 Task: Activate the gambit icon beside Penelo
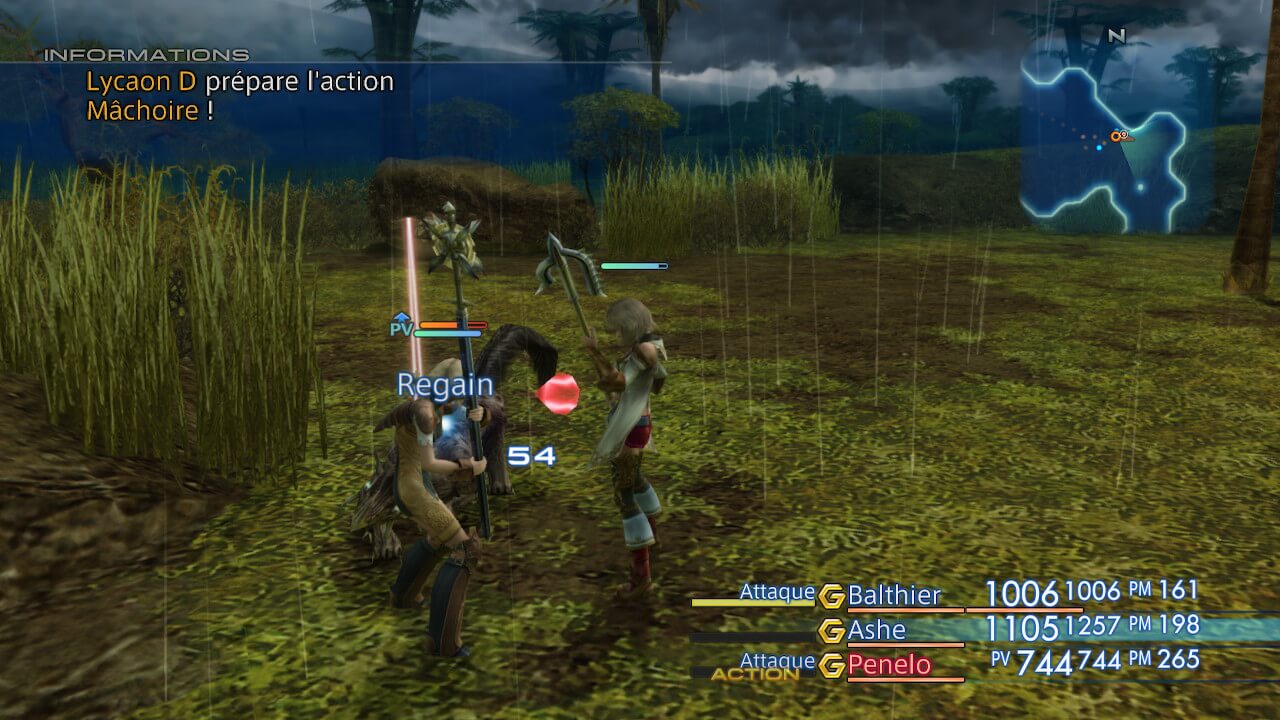click(x=831, y=666)
